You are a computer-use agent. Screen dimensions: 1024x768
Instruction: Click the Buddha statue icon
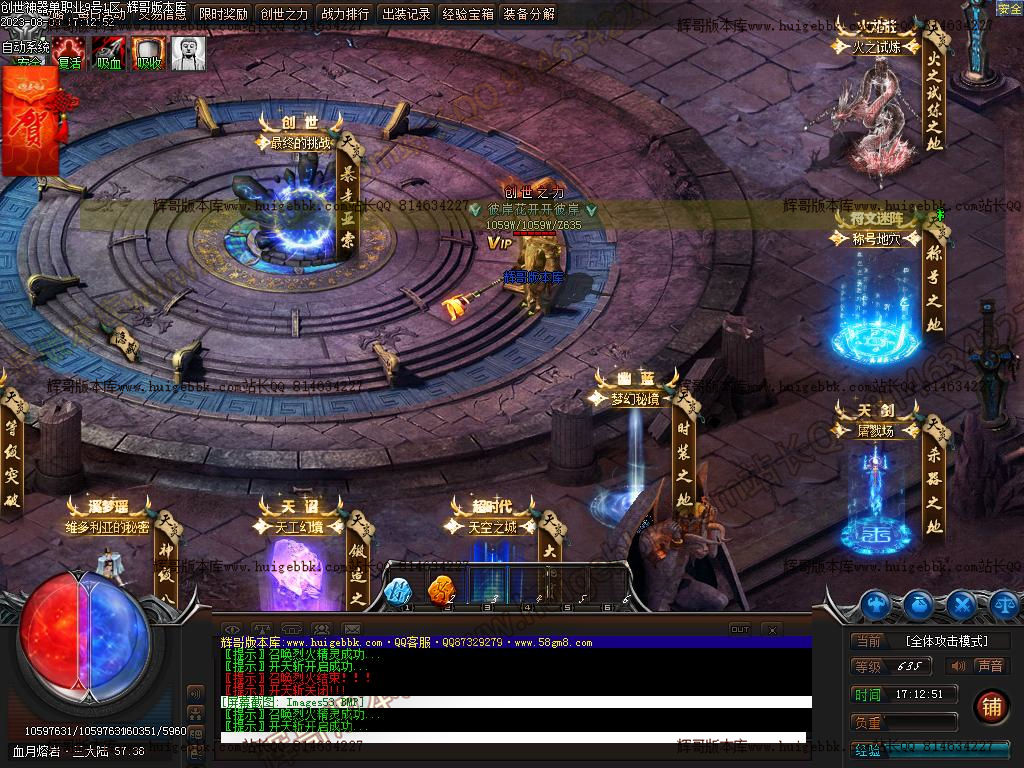[x=188, y=53]
